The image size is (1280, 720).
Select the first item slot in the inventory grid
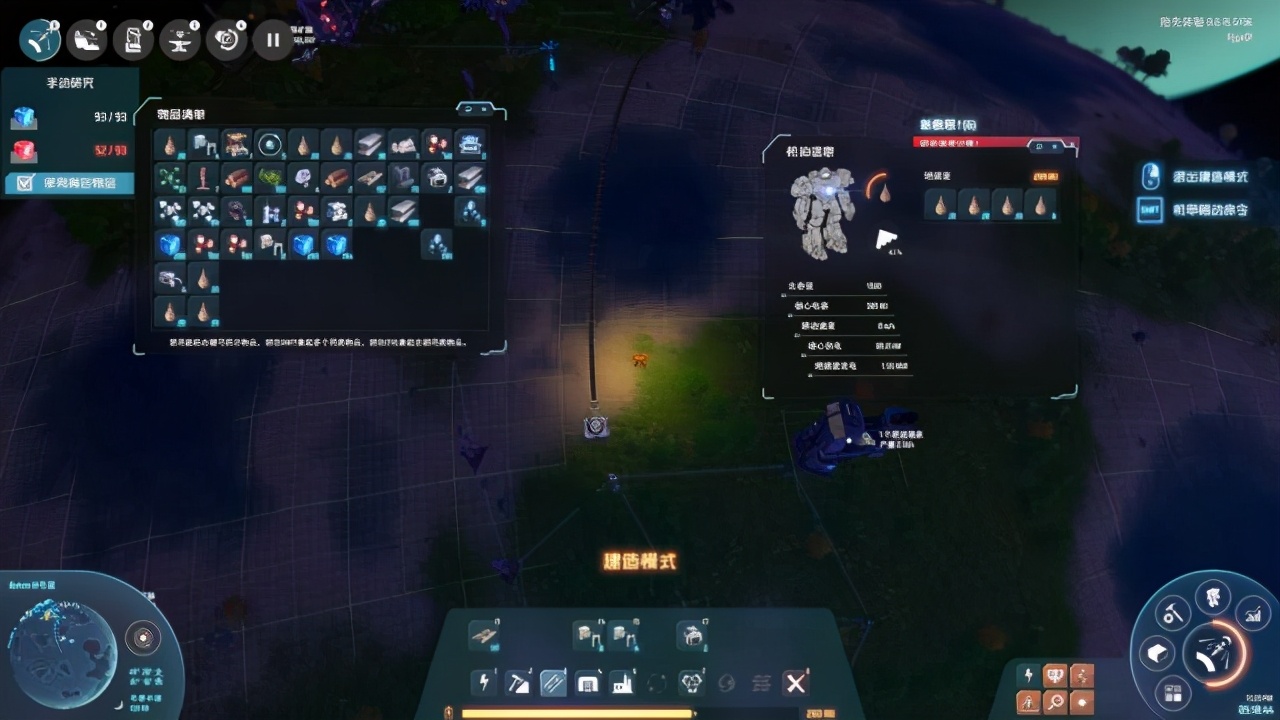170,146
